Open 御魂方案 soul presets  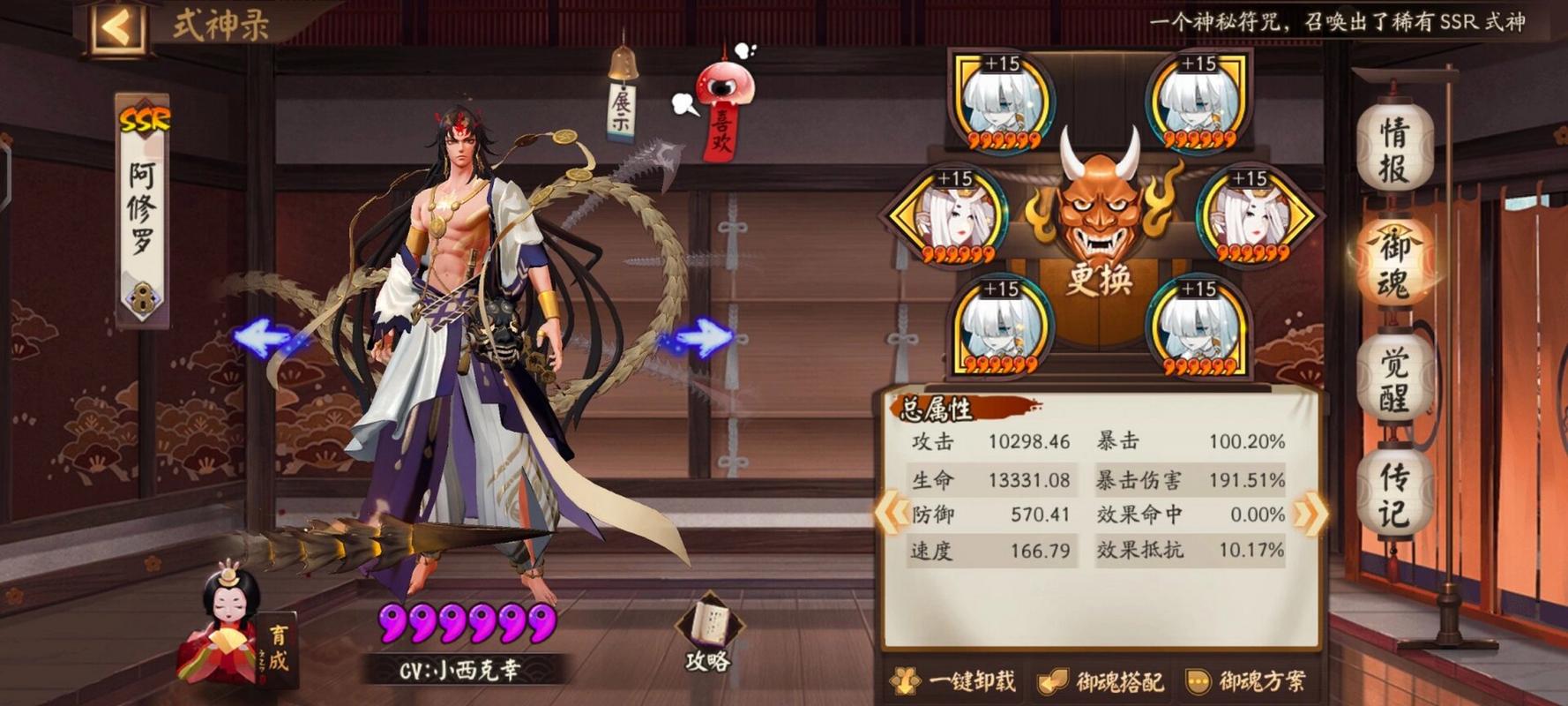[1247, 680]
